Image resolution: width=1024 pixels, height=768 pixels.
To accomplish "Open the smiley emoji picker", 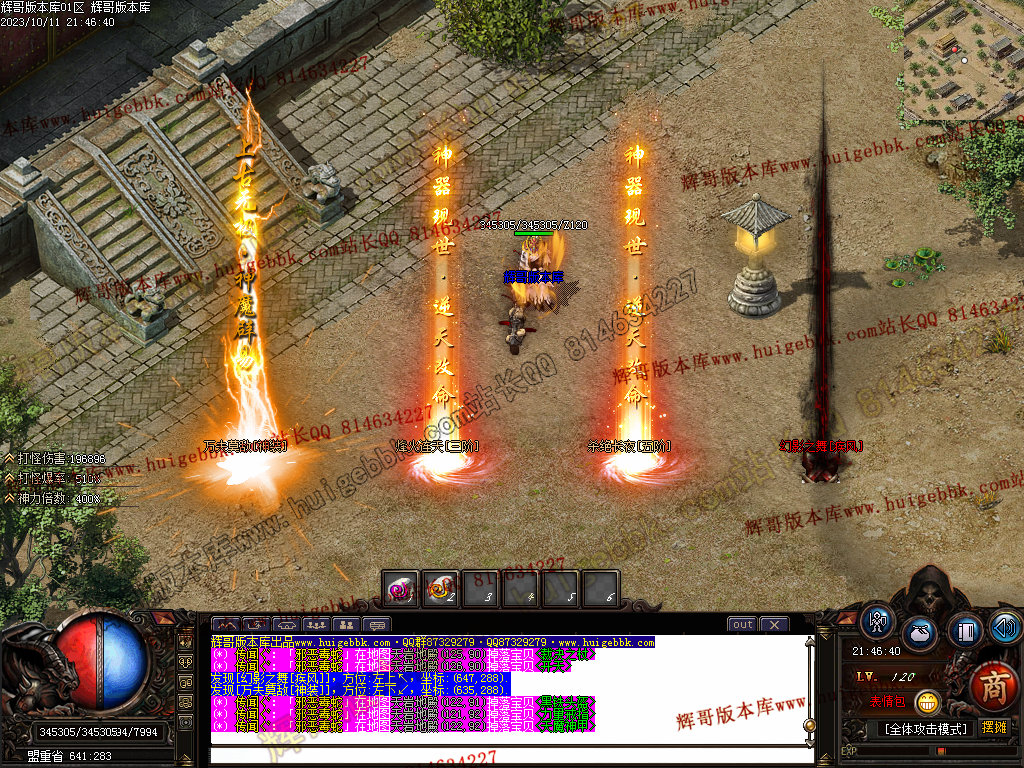I will point(929,702).
